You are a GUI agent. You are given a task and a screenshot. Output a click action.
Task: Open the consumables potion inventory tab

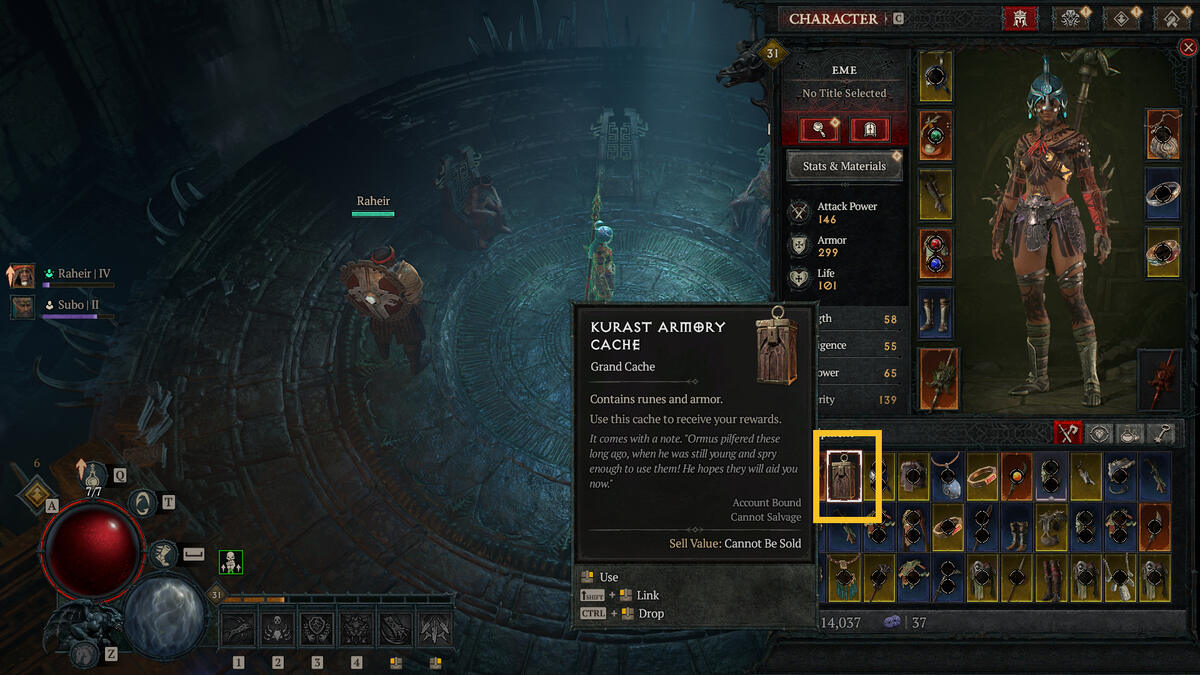(x=1131, y=433)
